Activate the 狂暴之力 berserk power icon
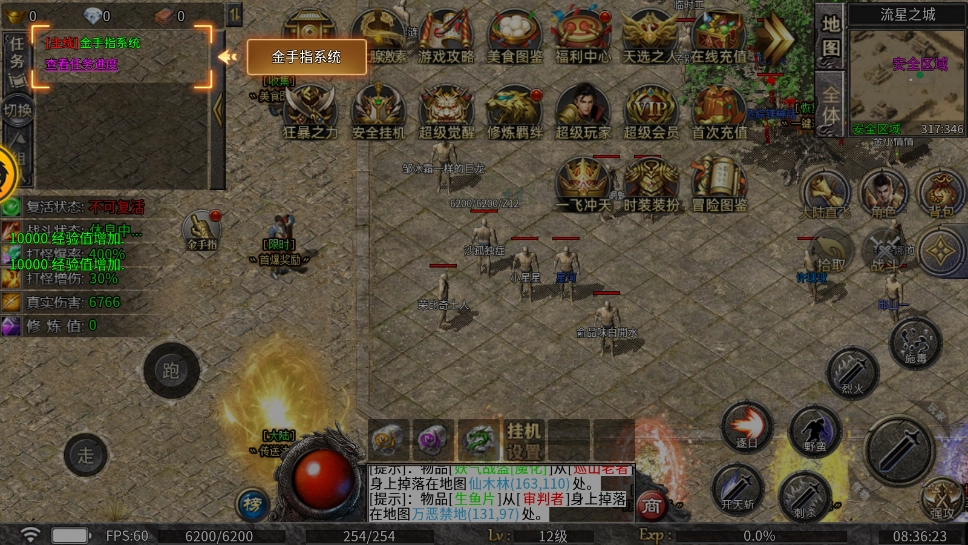Screen dimensions: 968x545 tap(311, 111)
